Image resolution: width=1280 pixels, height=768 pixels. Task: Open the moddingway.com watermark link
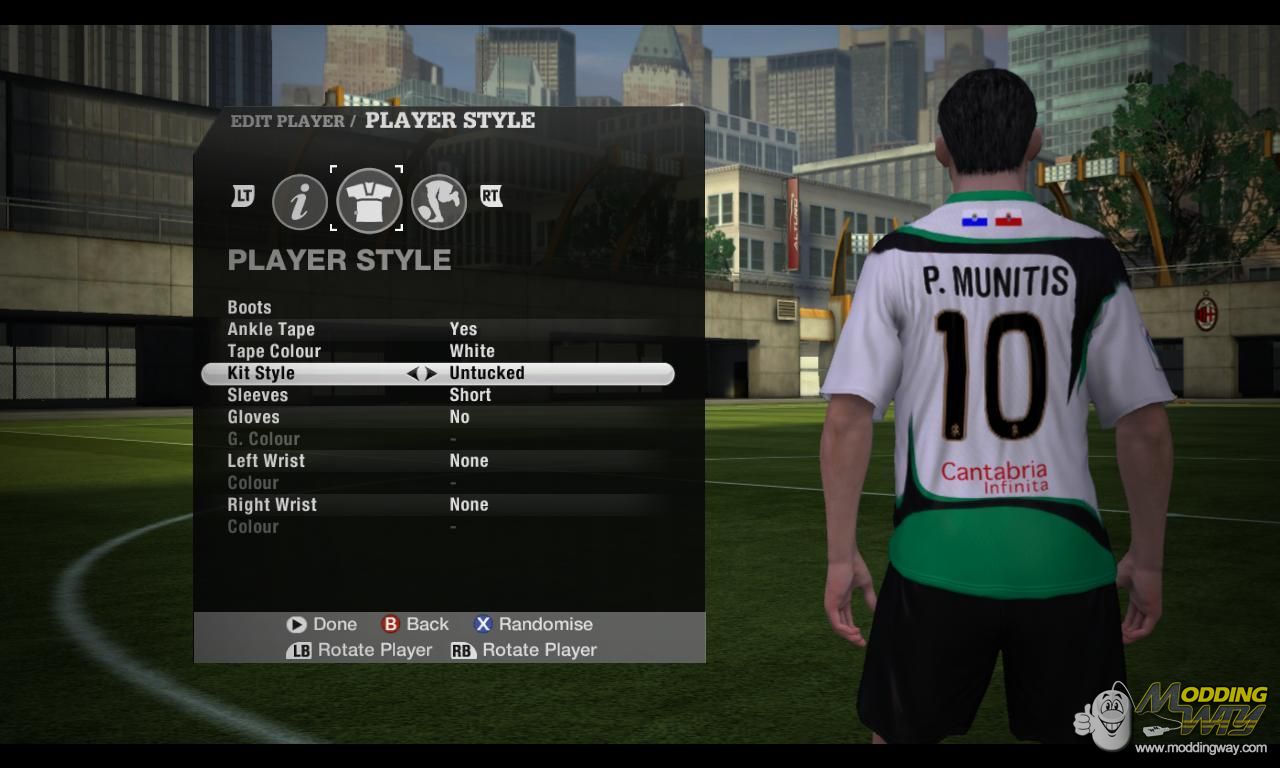(x=1200, y=748)
